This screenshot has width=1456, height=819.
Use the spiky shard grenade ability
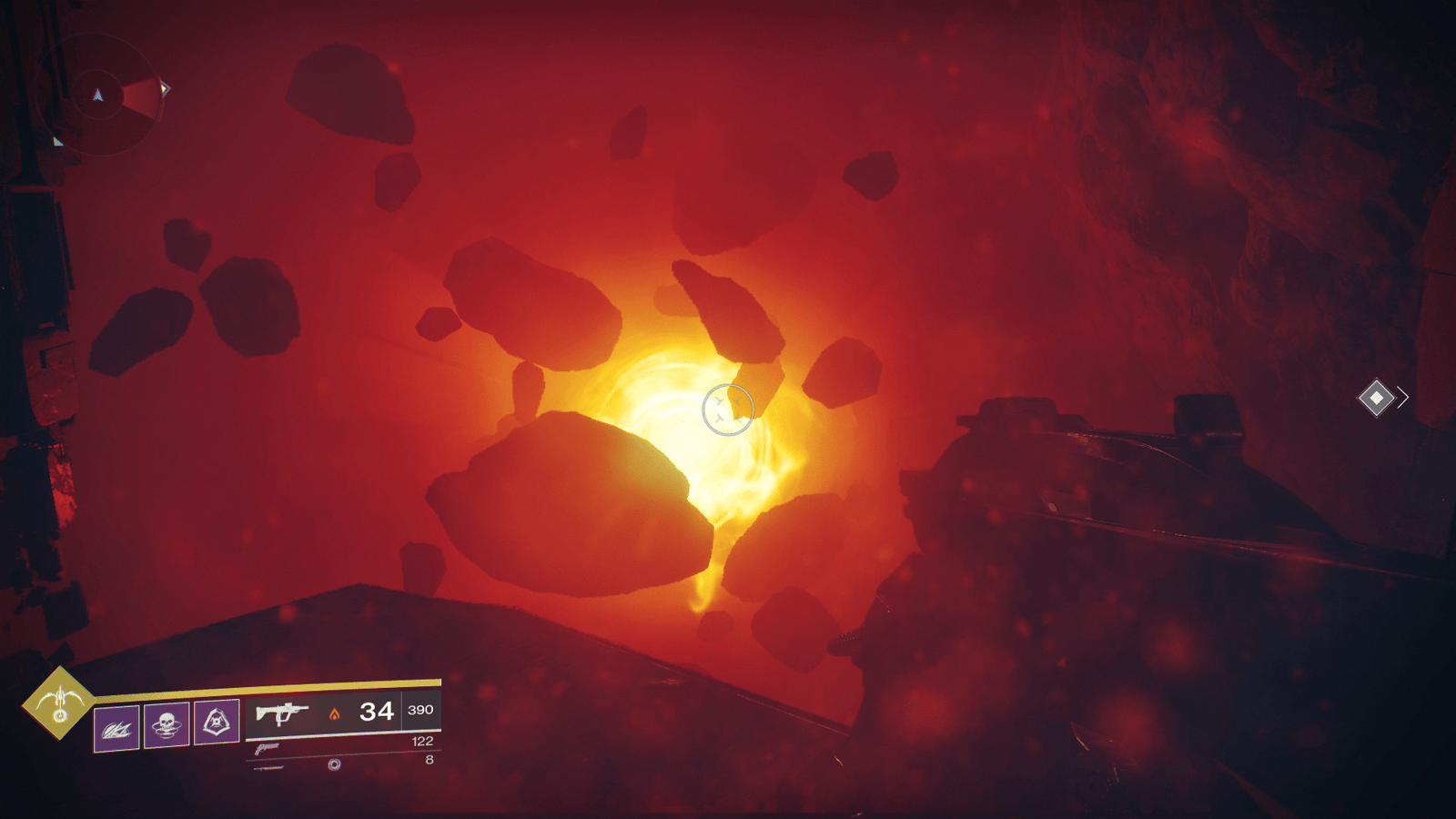coord(116,727)
